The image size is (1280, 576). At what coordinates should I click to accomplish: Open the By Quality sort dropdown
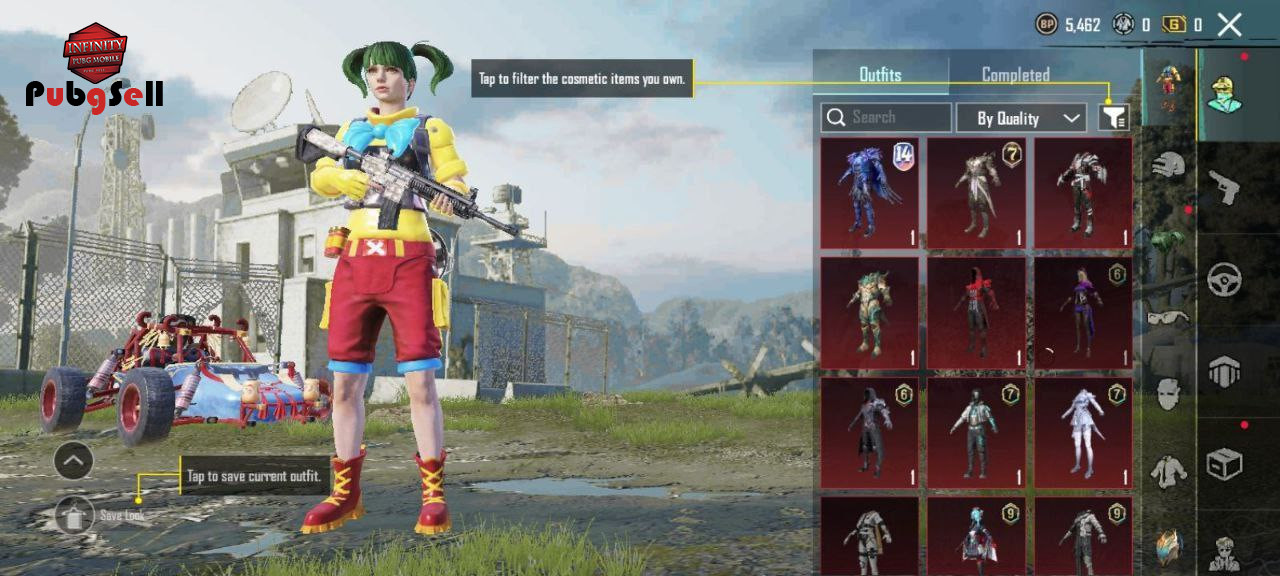1021,118
